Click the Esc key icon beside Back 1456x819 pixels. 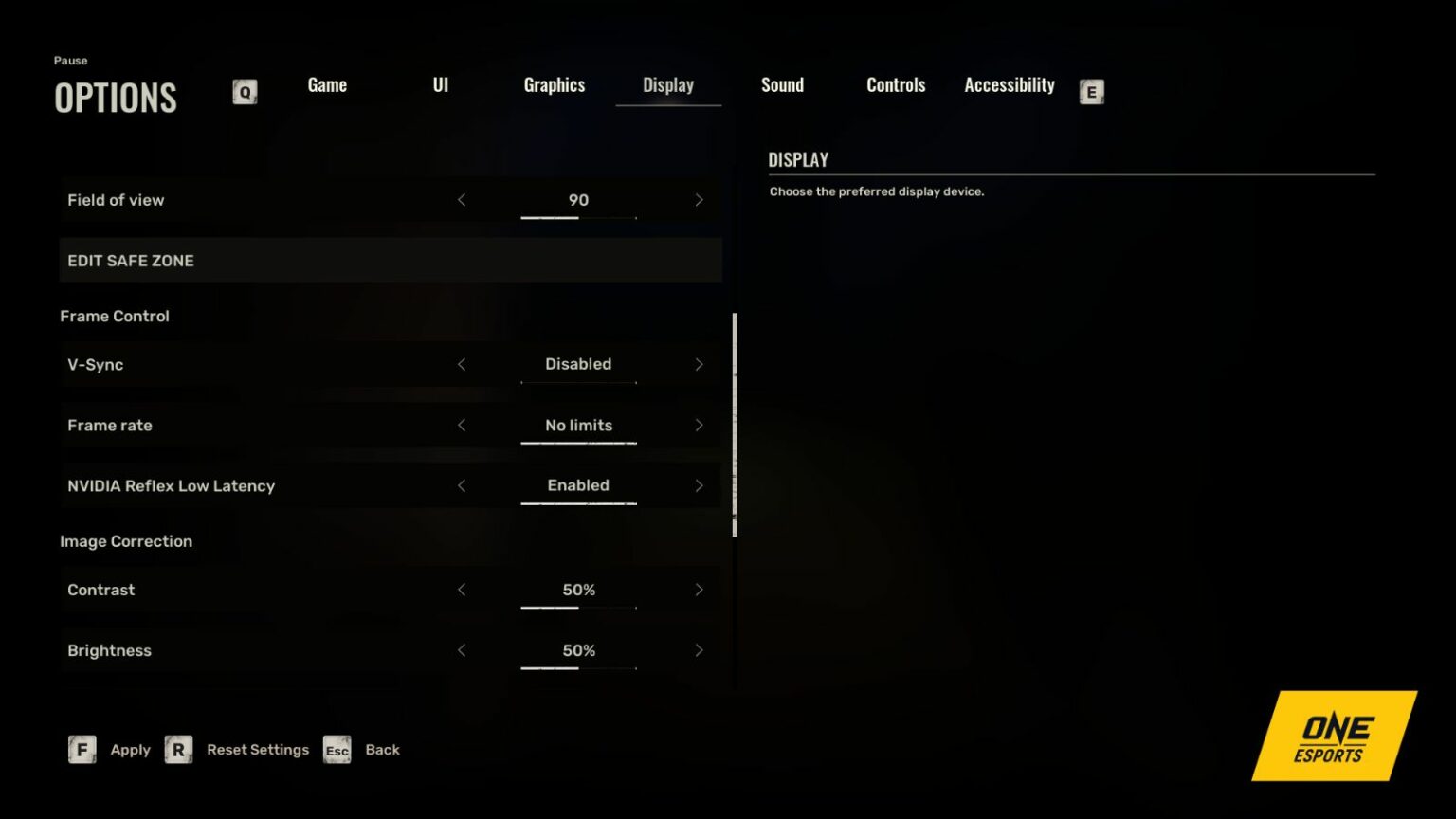point(337,750)
